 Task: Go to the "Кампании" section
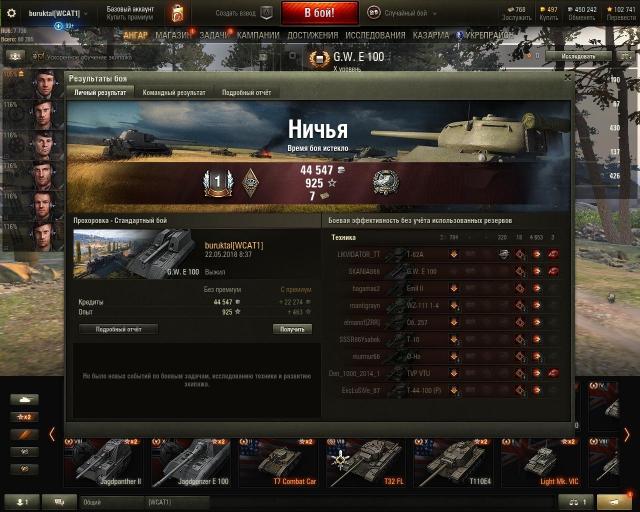257,34
